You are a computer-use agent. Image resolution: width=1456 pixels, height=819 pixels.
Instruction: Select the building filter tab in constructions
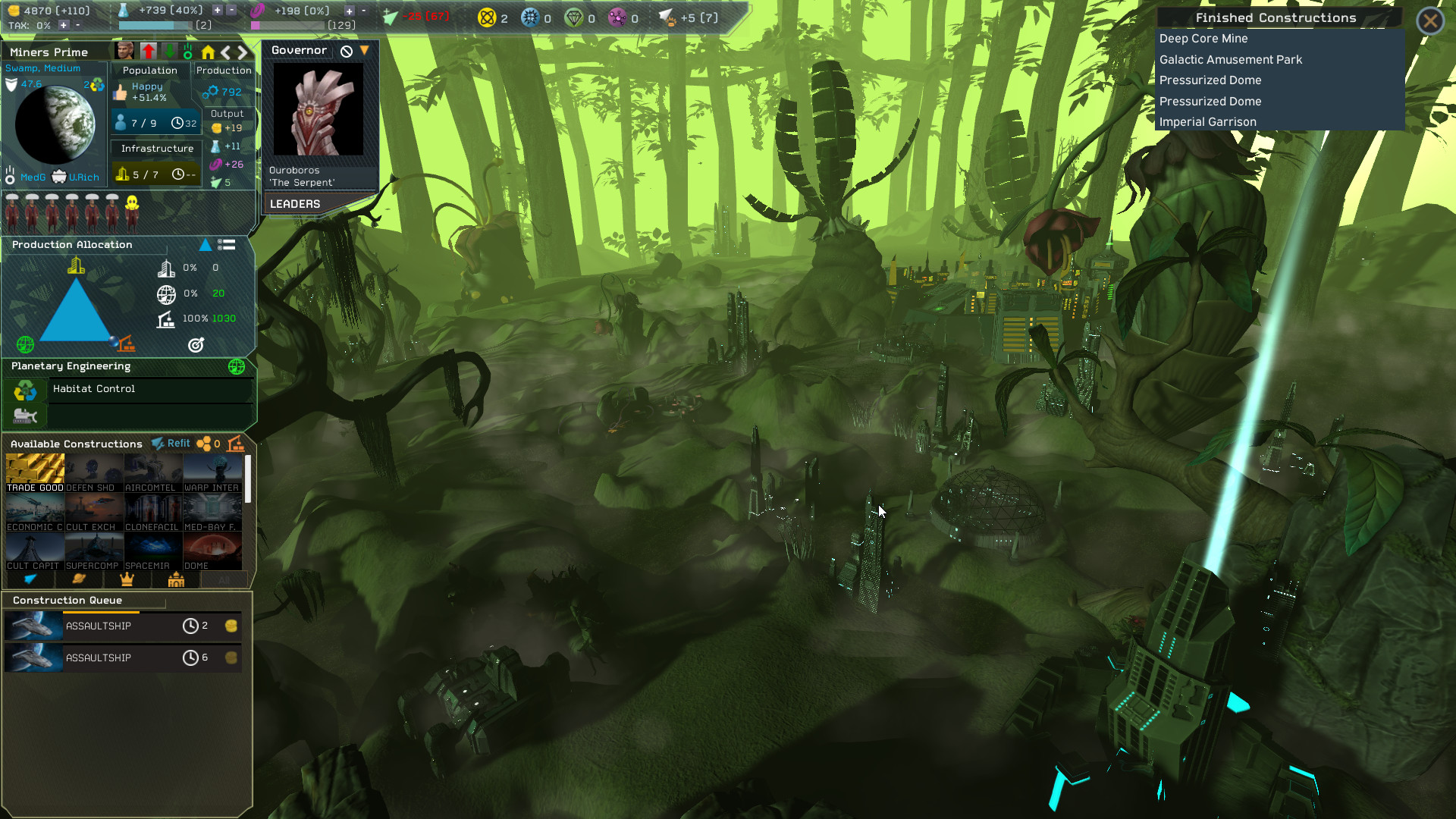[x=174, y=580]
